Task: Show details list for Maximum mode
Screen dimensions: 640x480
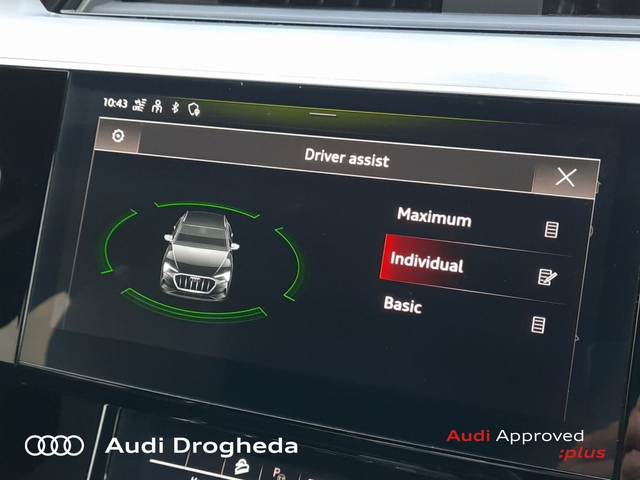Action: click(x=551, y=230)
